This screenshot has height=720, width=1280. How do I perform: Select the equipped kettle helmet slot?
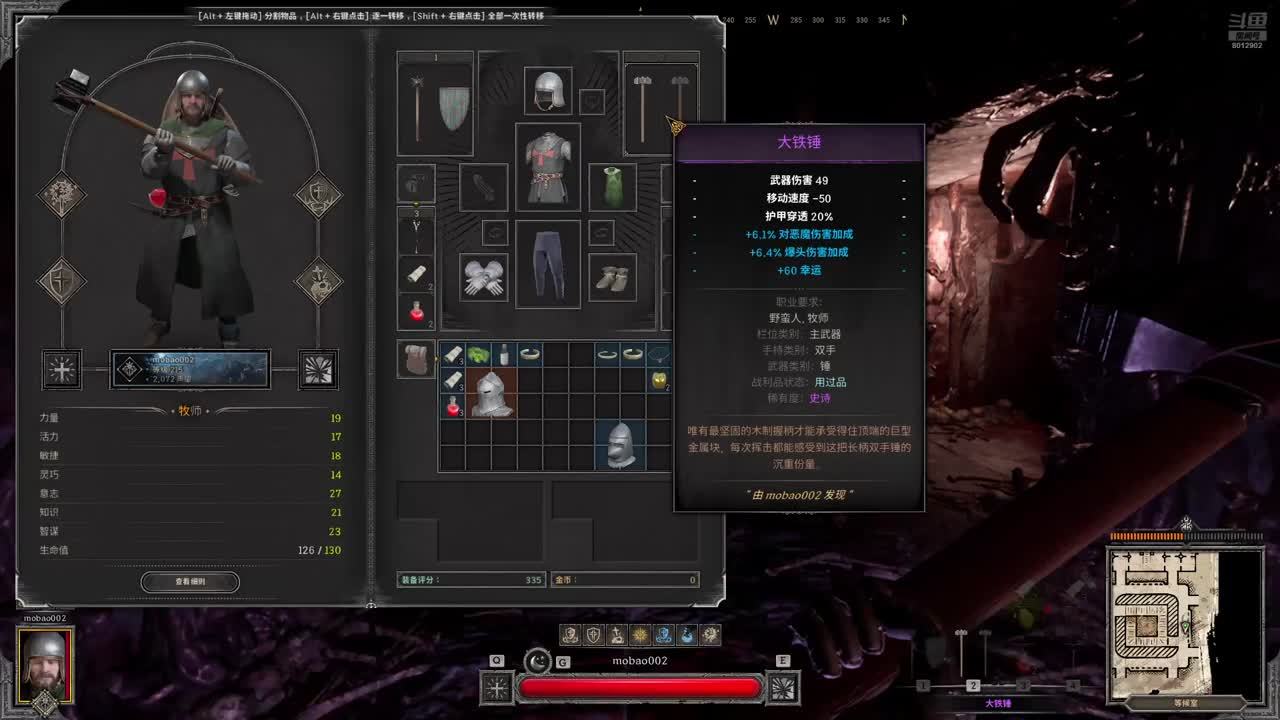tap(547, 91)
